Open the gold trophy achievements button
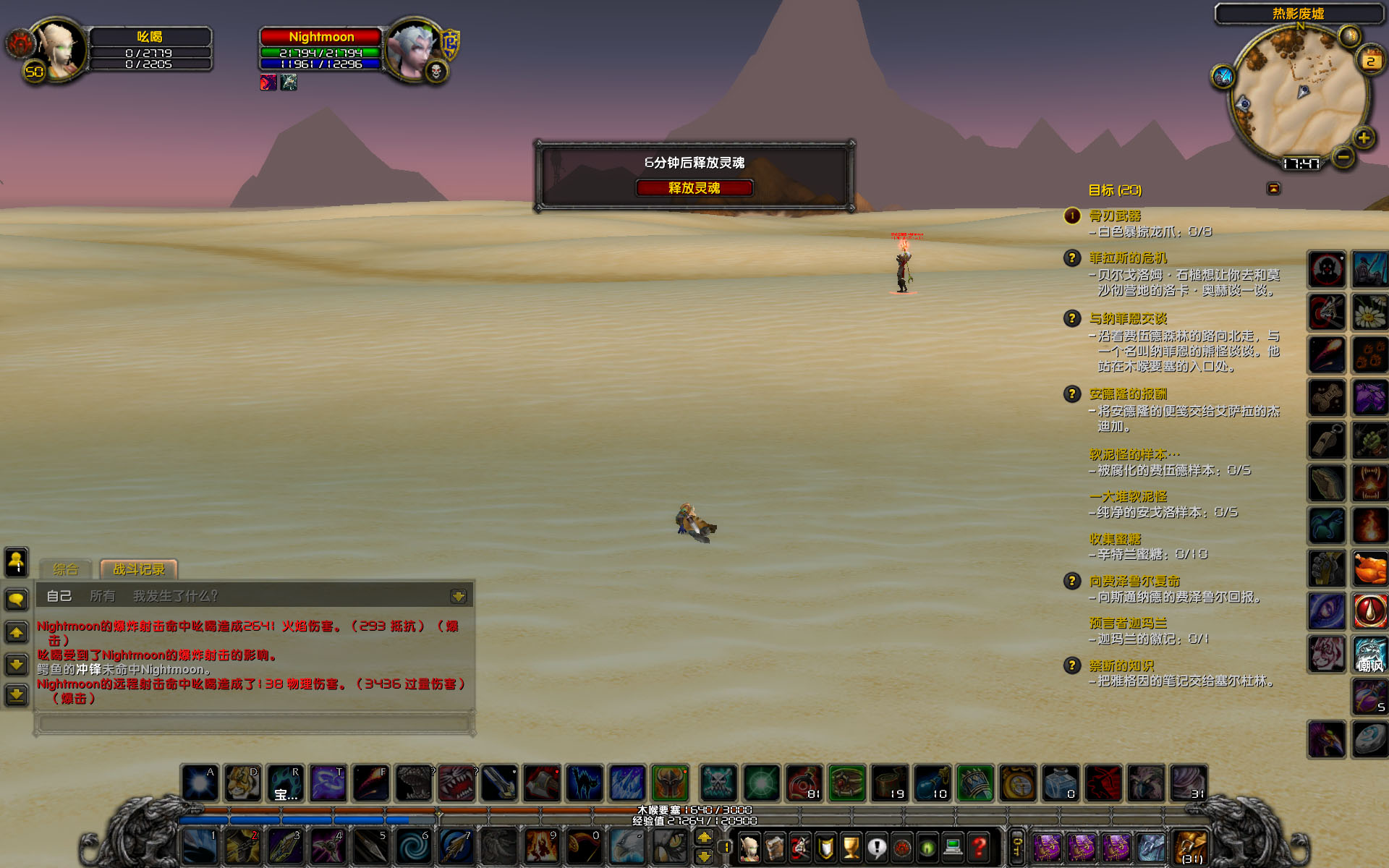 851,846
